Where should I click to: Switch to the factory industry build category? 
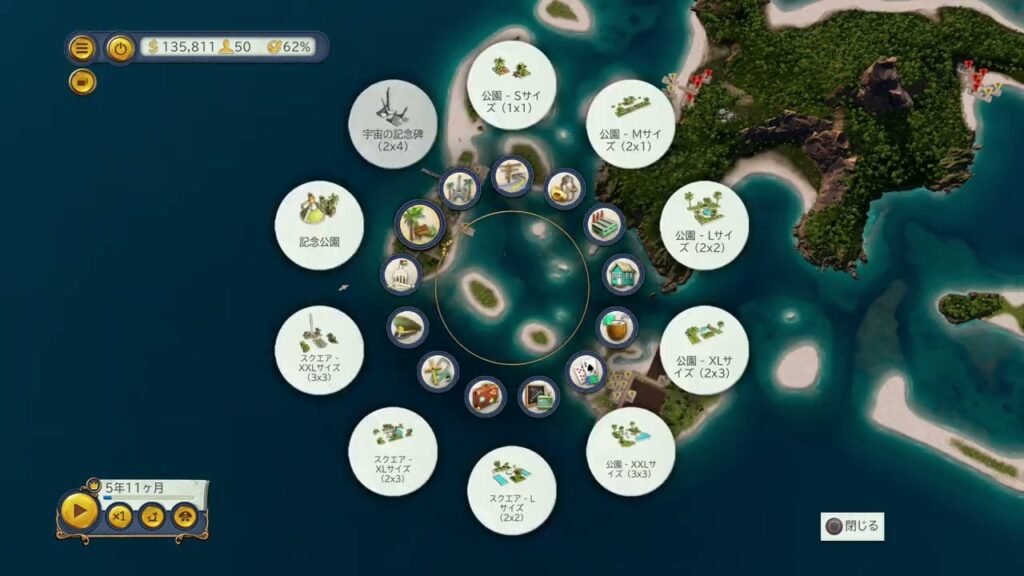[603, 223]
